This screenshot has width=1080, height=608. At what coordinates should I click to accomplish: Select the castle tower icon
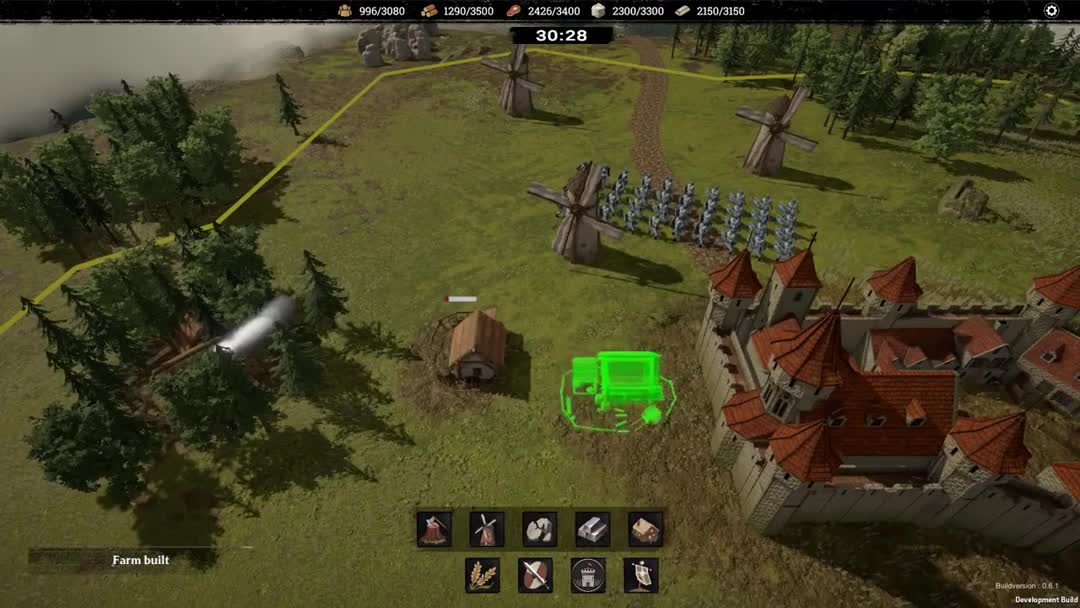click(588, 575)
